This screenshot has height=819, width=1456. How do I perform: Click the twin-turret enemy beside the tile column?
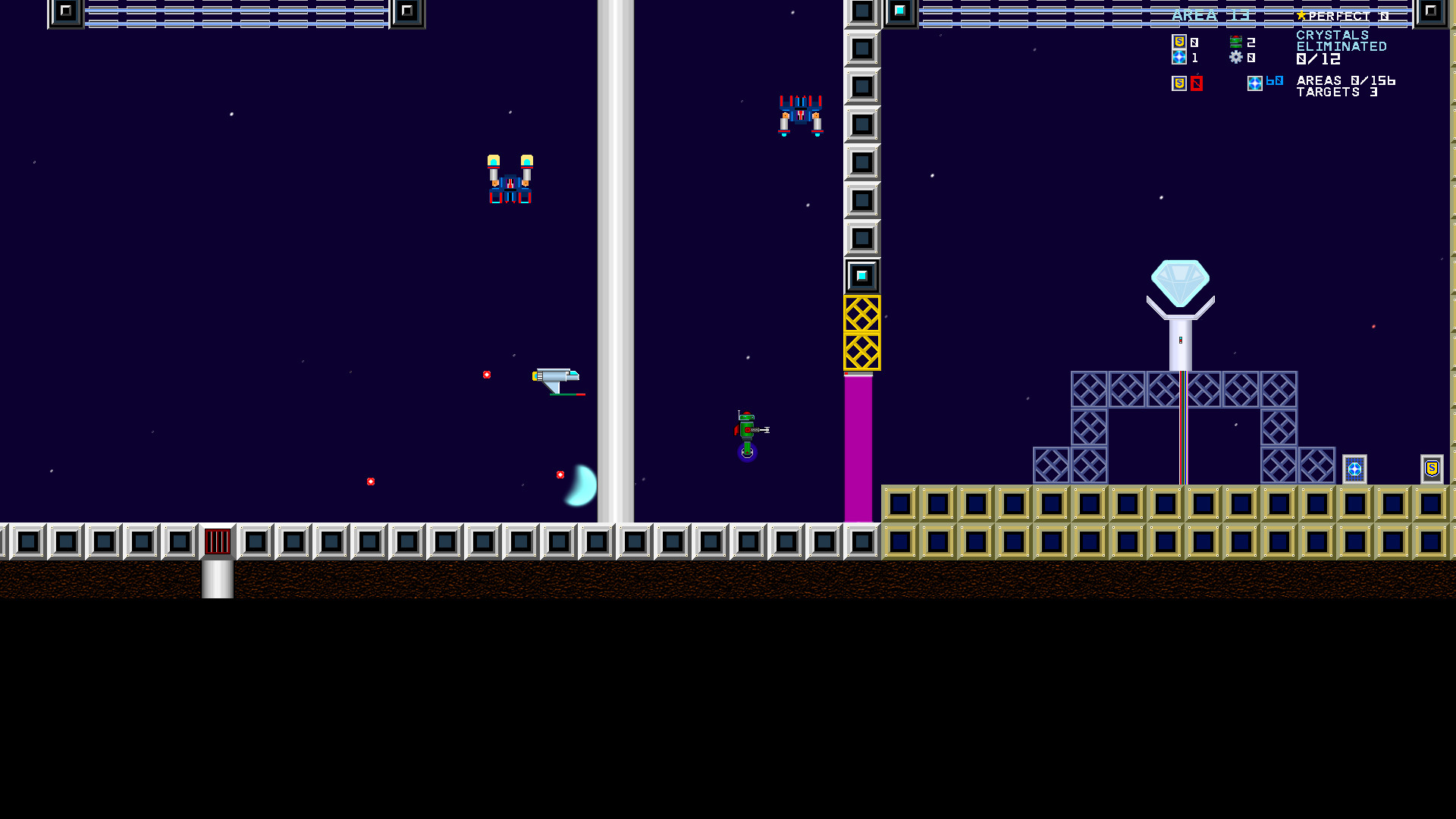click(x=799, y=114)
